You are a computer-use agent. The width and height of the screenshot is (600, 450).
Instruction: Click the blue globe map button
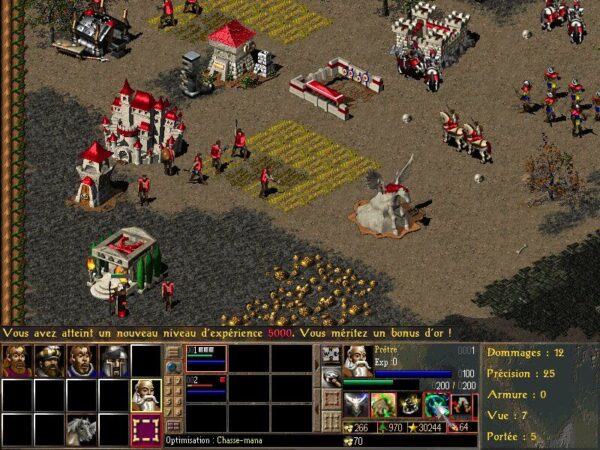[x=173, y=368]
